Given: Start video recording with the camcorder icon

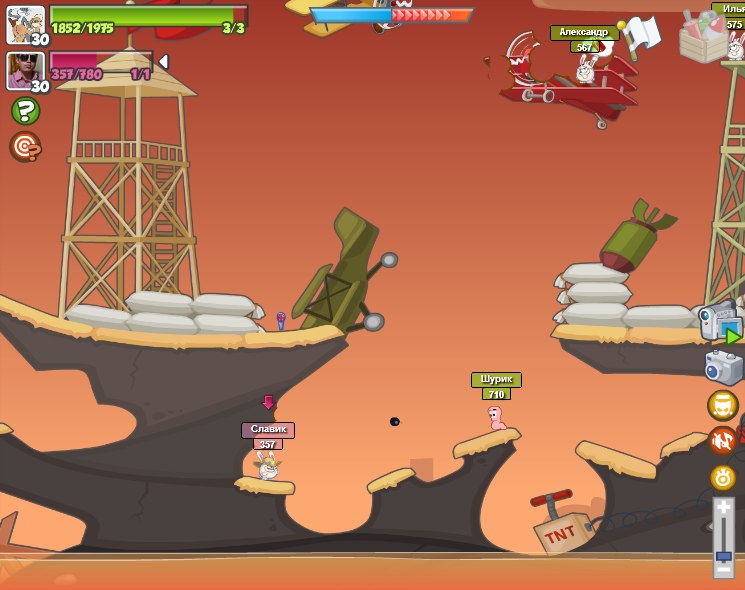Looking at the screenshot, I should pos(720,322).
